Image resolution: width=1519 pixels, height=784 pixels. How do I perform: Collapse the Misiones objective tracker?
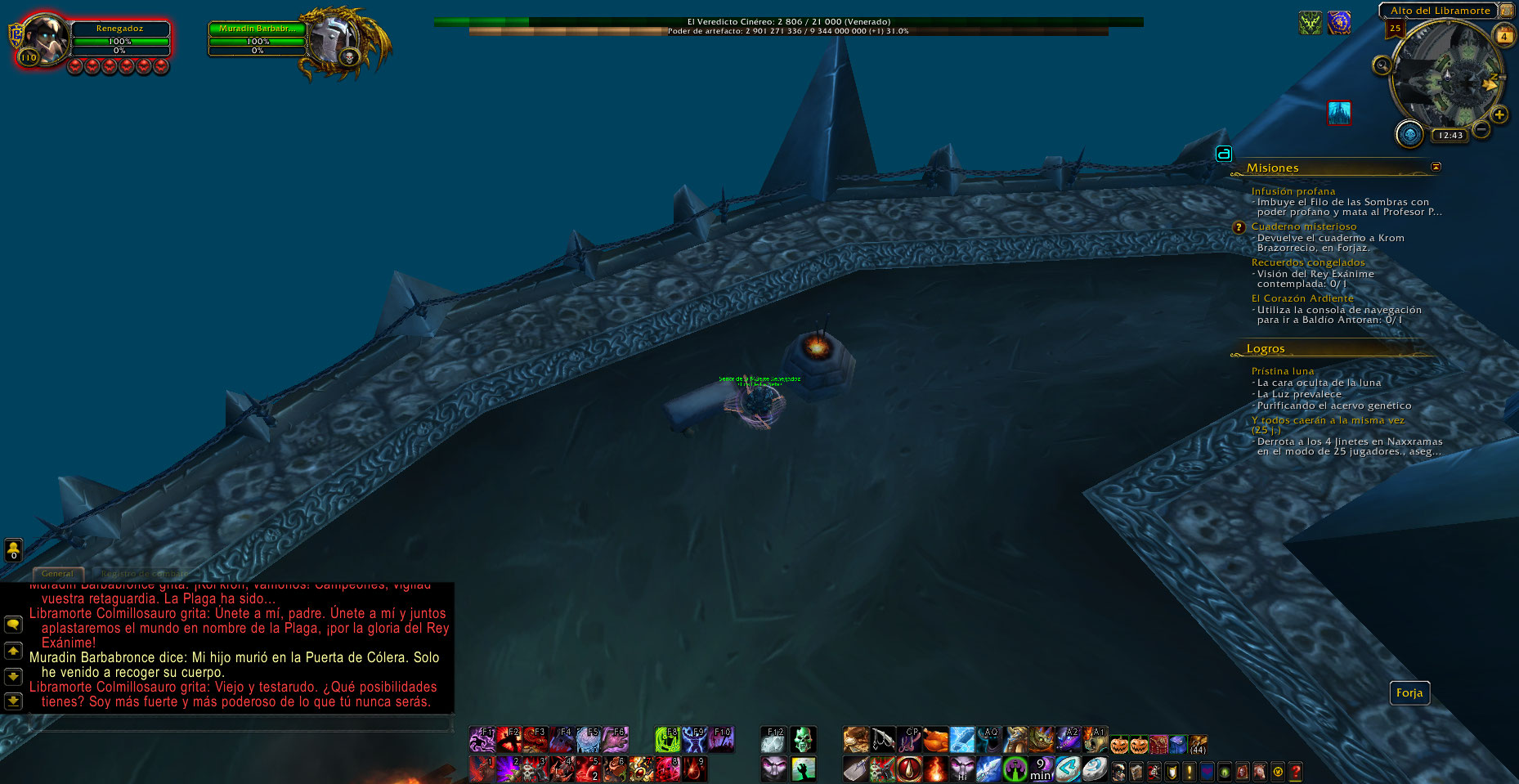pyautogui.click(x=1436, y=167)
